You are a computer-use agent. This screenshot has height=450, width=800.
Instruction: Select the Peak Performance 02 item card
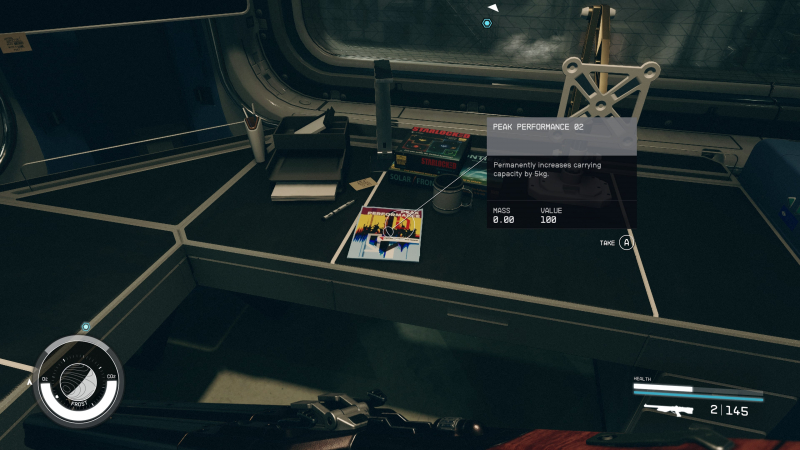[x=561, y=172]
